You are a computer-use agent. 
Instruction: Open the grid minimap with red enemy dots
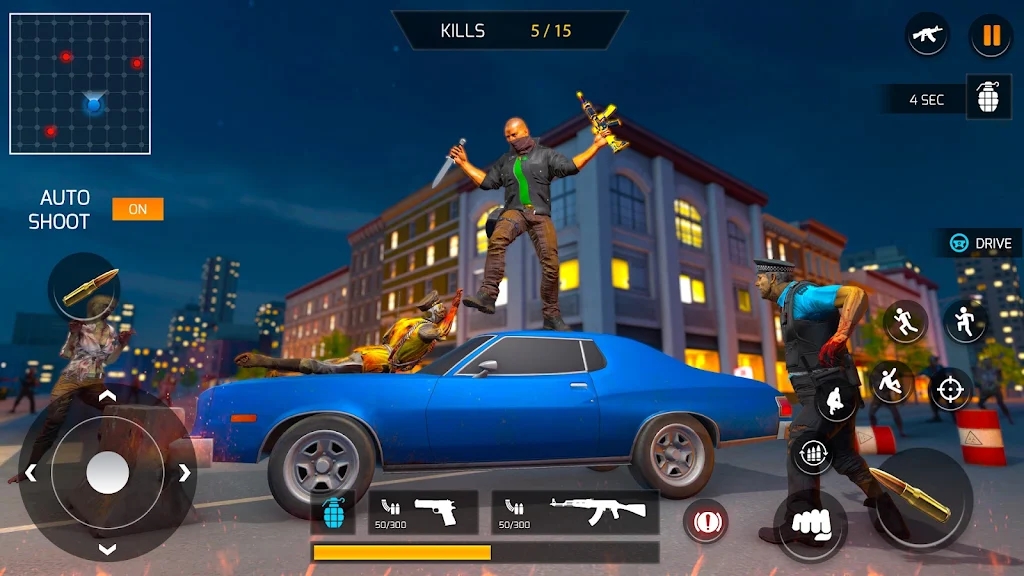point(80,83)
